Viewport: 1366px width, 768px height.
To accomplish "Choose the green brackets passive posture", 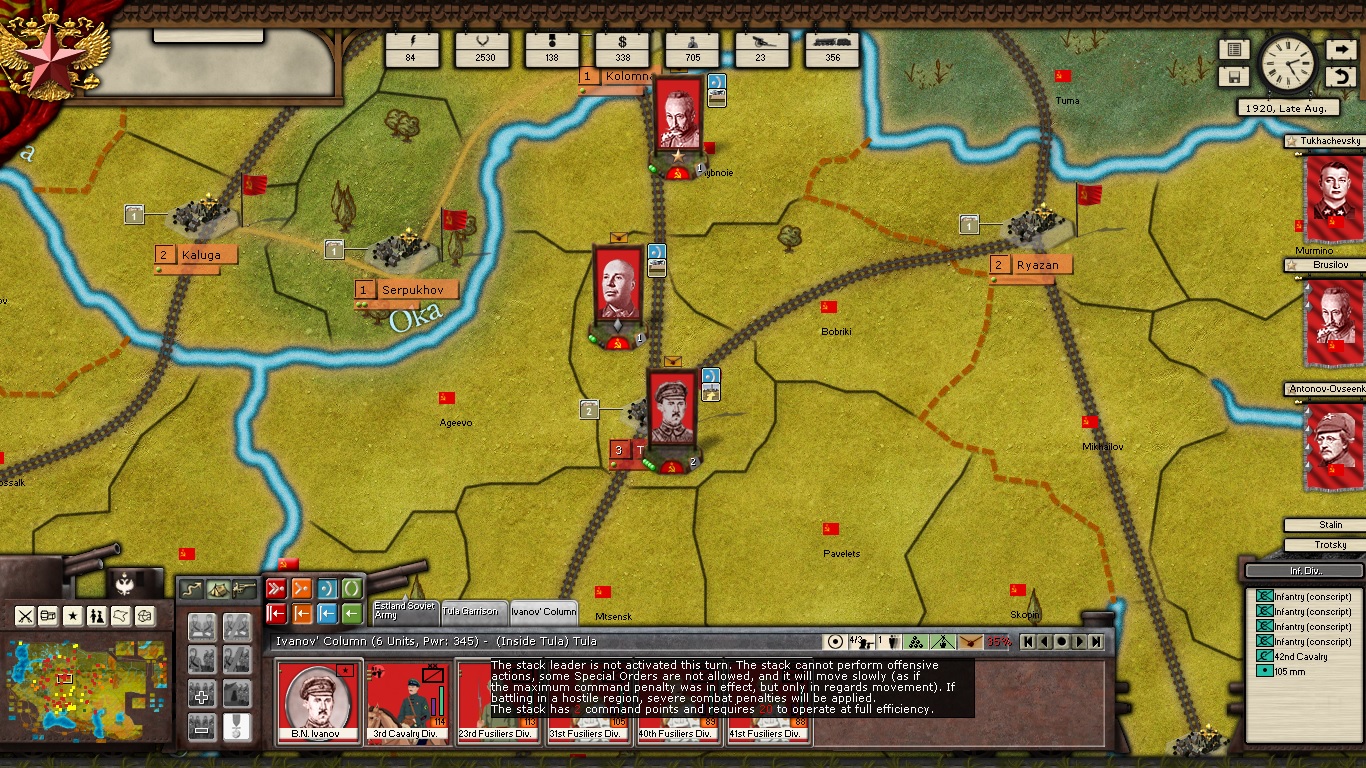I will (x=352, y=589).
